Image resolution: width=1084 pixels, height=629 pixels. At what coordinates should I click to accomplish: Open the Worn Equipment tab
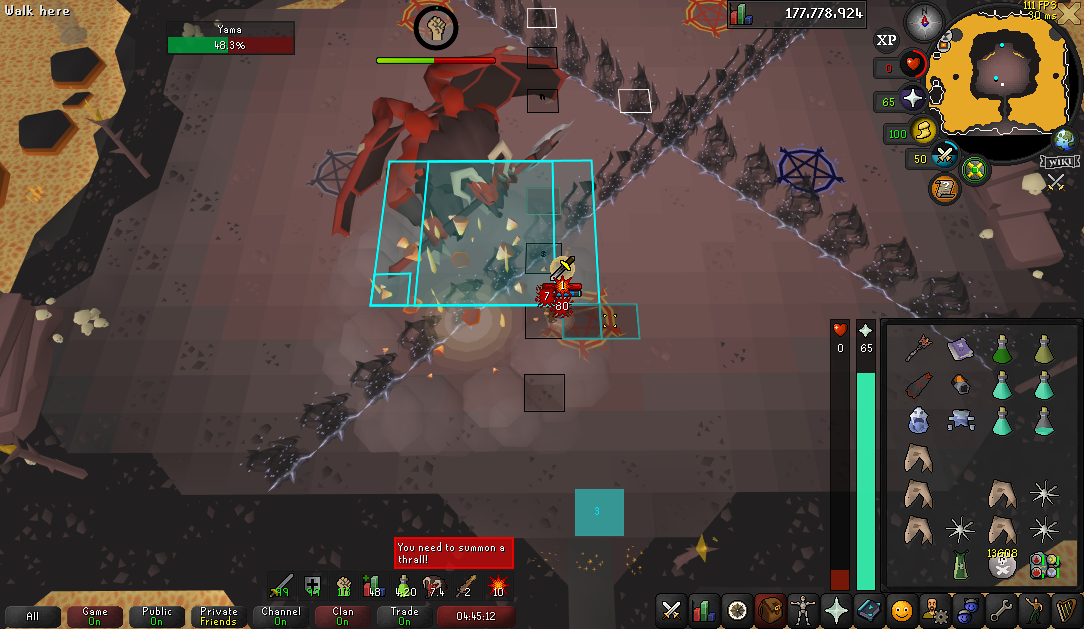coord(803,609)
